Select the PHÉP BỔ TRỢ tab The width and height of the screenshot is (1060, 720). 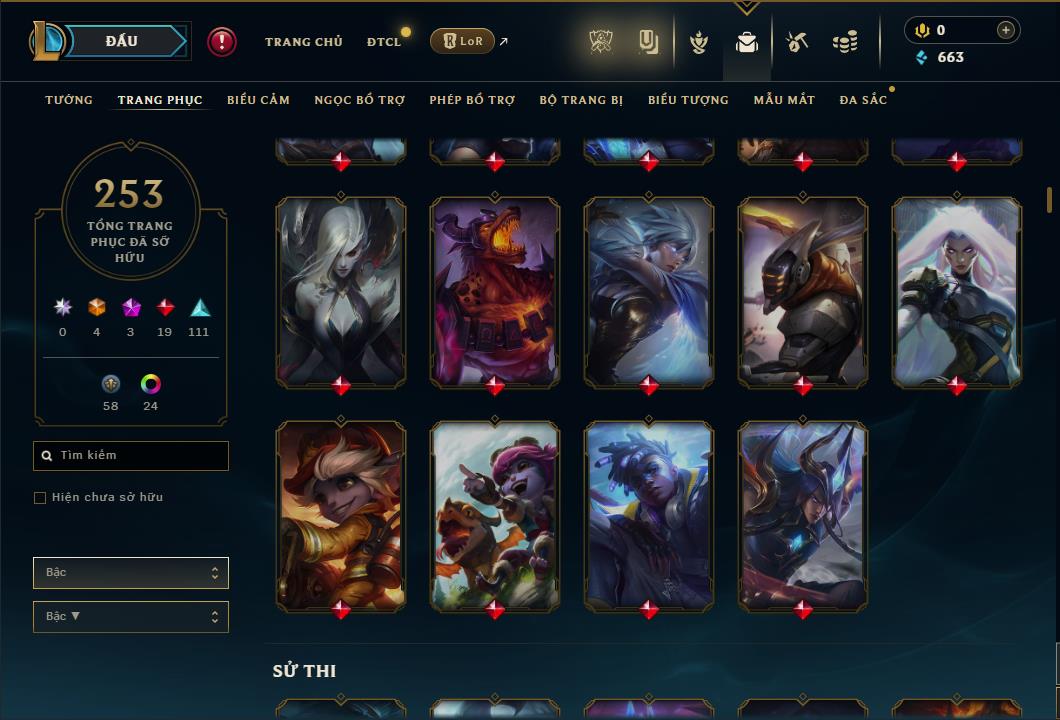pyautogui.click(x=472, y=100)
